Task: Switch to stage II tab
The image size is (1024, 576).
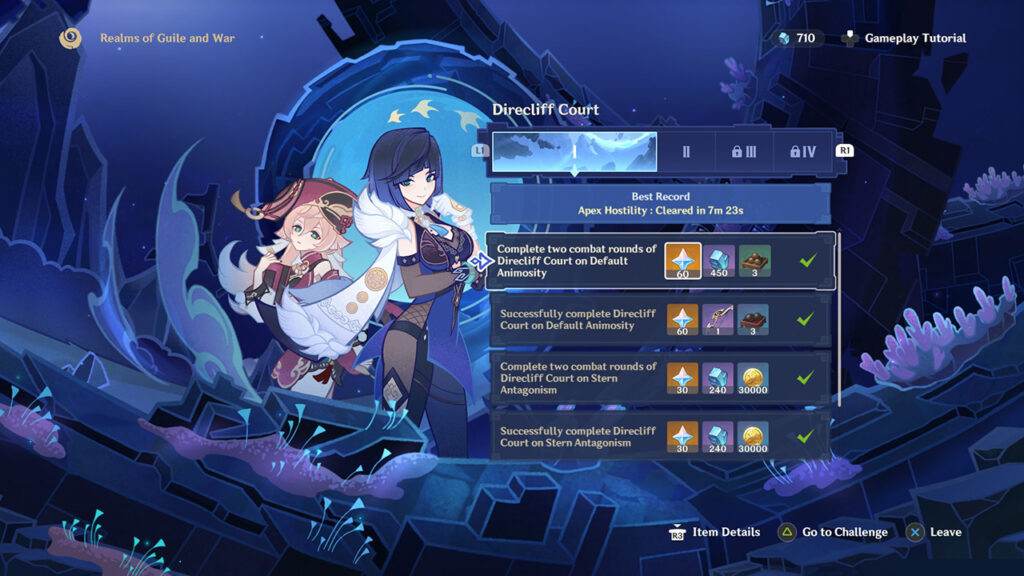Action: [686, 151]
